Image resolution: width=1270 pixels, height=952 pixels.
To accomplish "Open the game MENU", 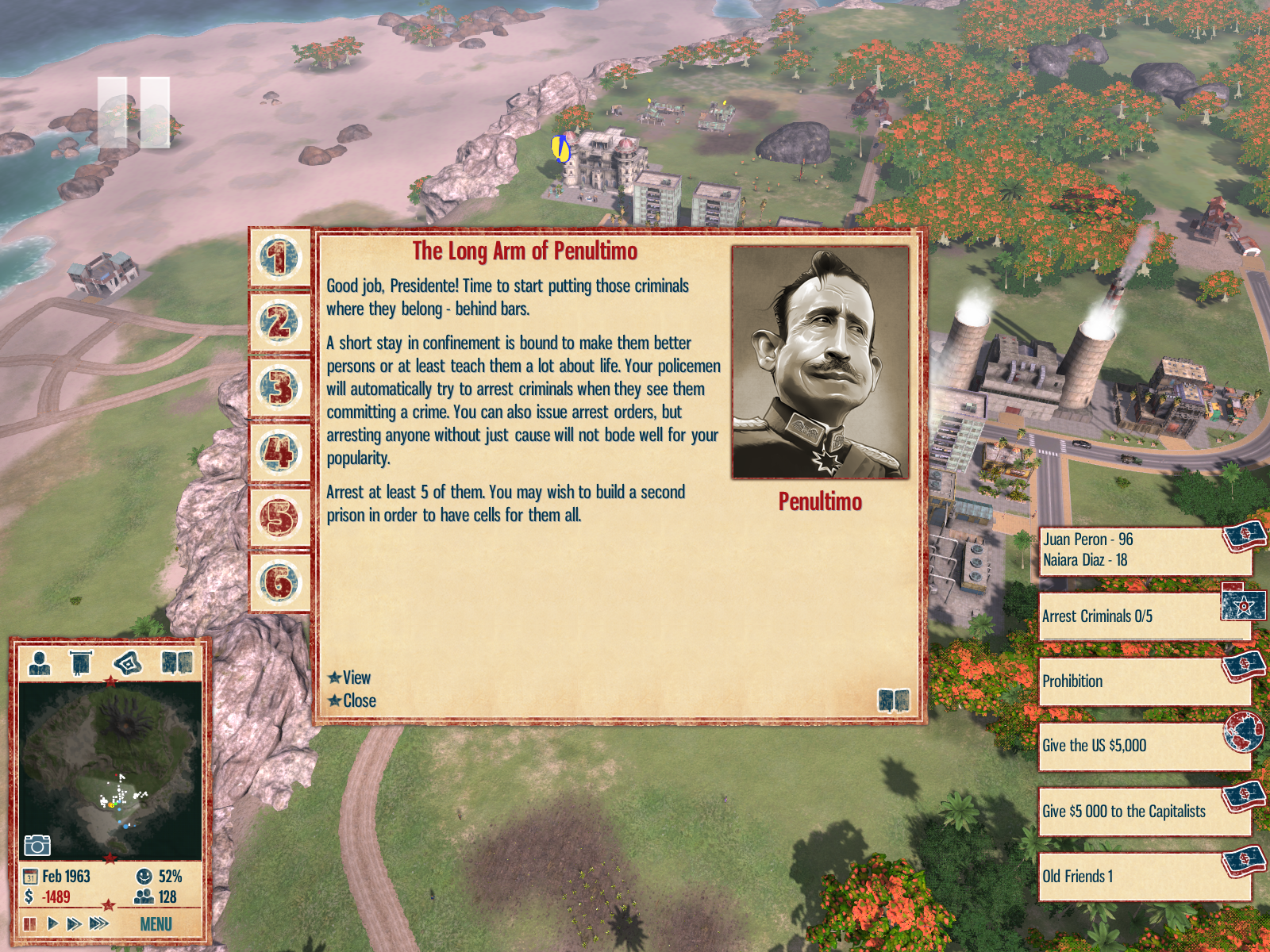I will click(156, 924).
